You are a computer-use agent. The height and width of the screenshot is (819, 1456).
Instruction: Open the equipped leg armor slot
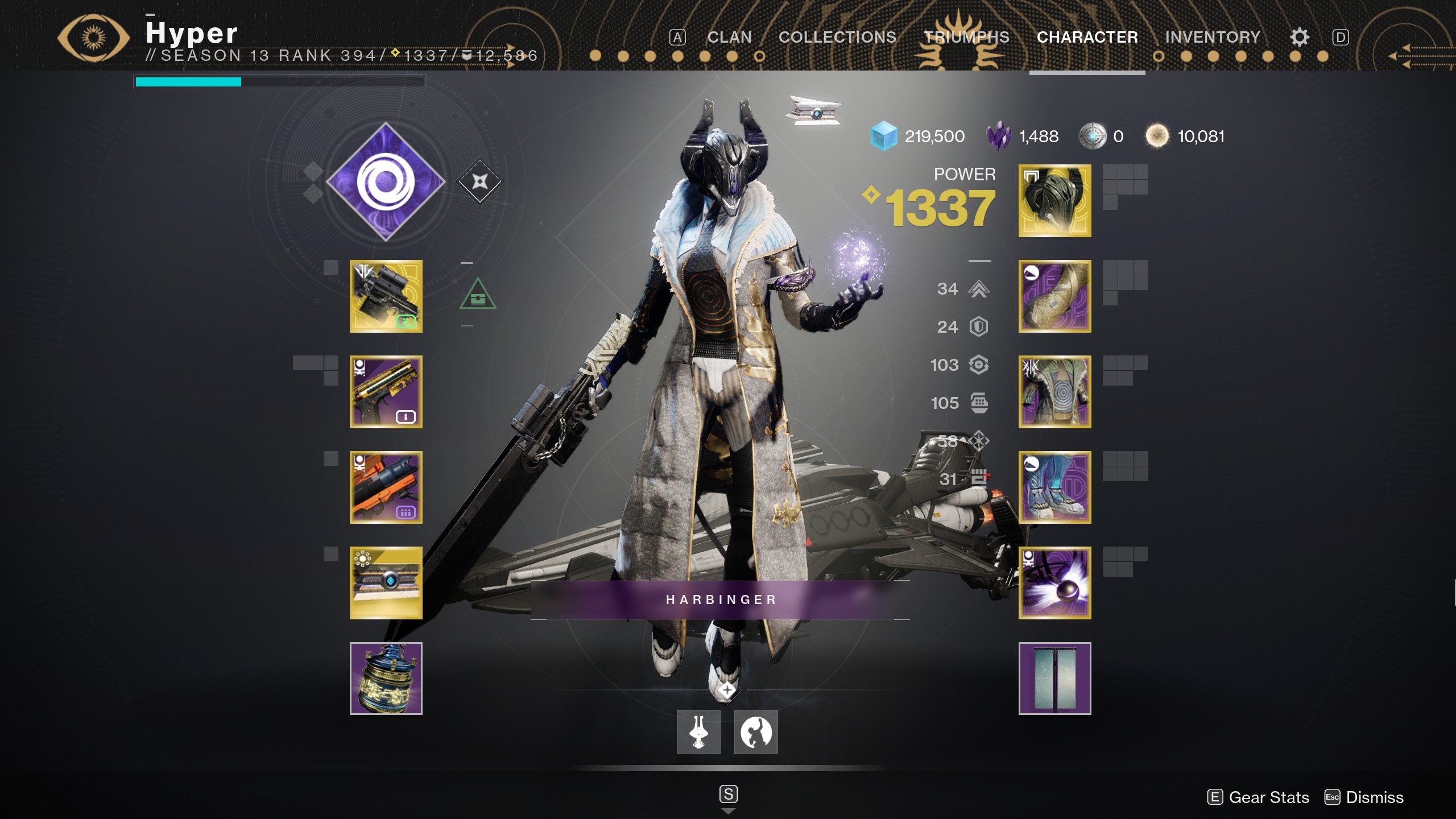[x=1055, y=486]
